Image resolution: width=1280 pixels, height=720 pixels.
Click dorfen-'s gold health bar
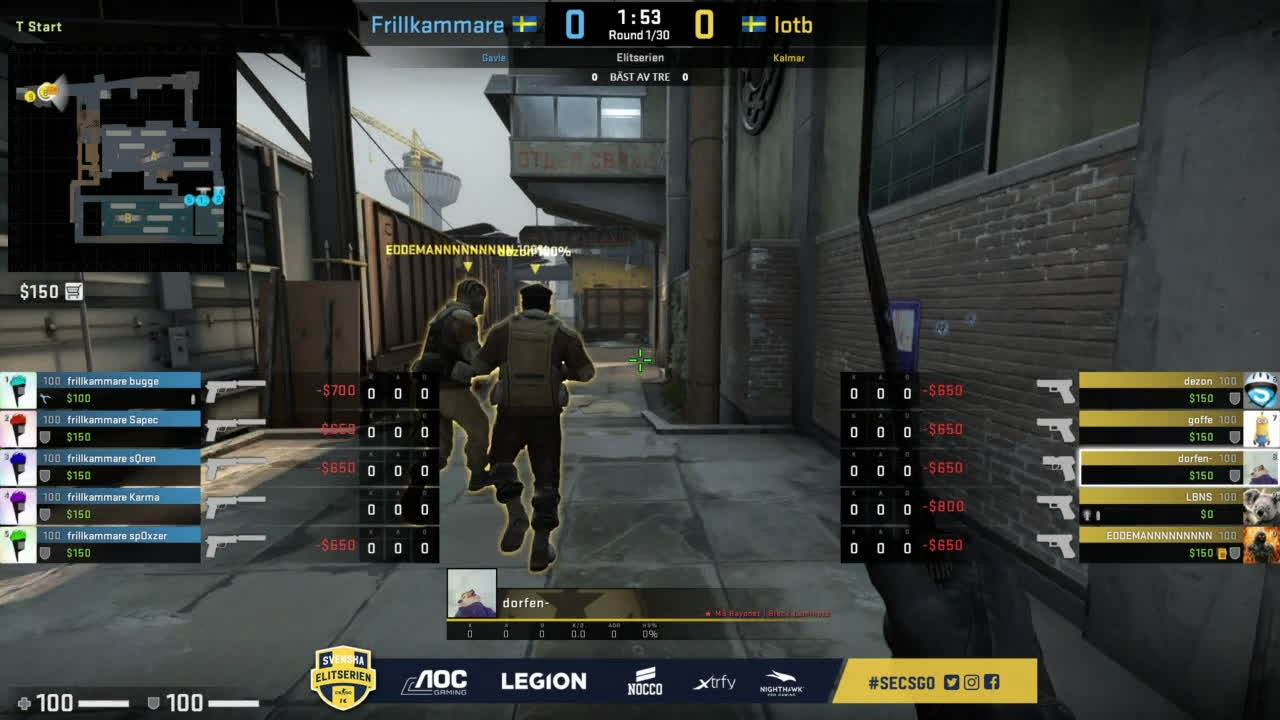click(x=1150, y=458)
